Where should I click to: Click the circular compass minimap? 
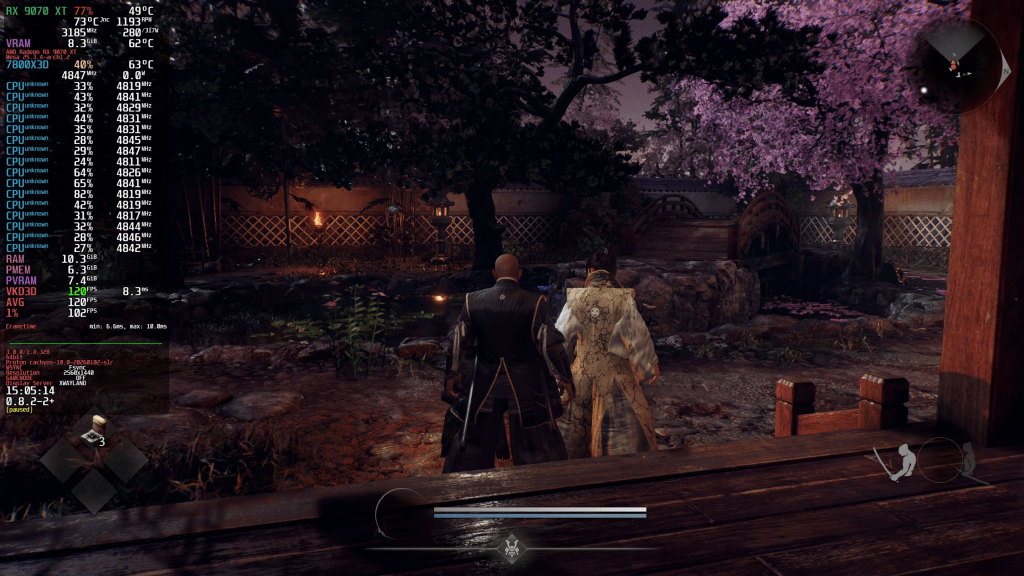point(959,65)
